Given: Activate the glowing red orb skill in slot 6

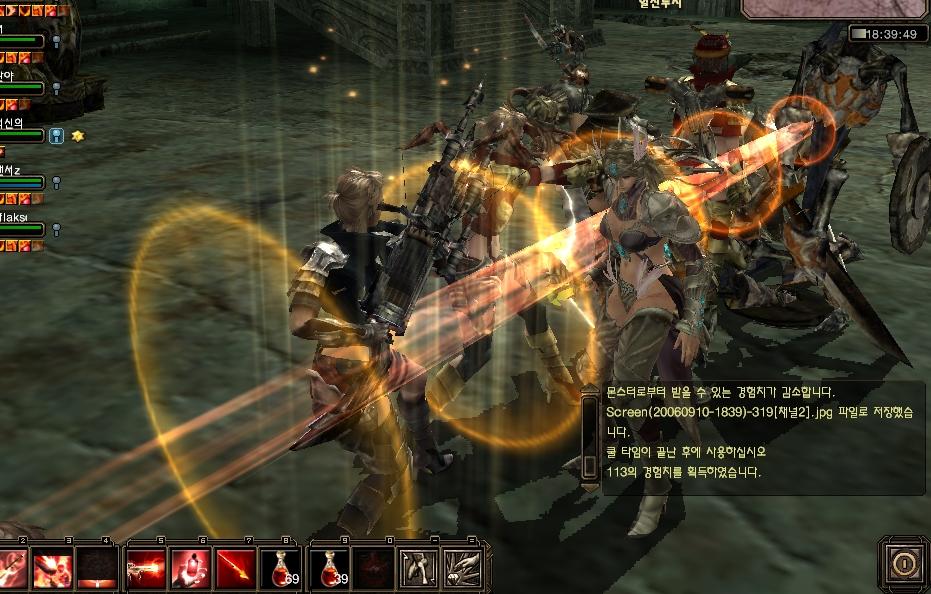Looking at the screenshot, I should 190,568.
